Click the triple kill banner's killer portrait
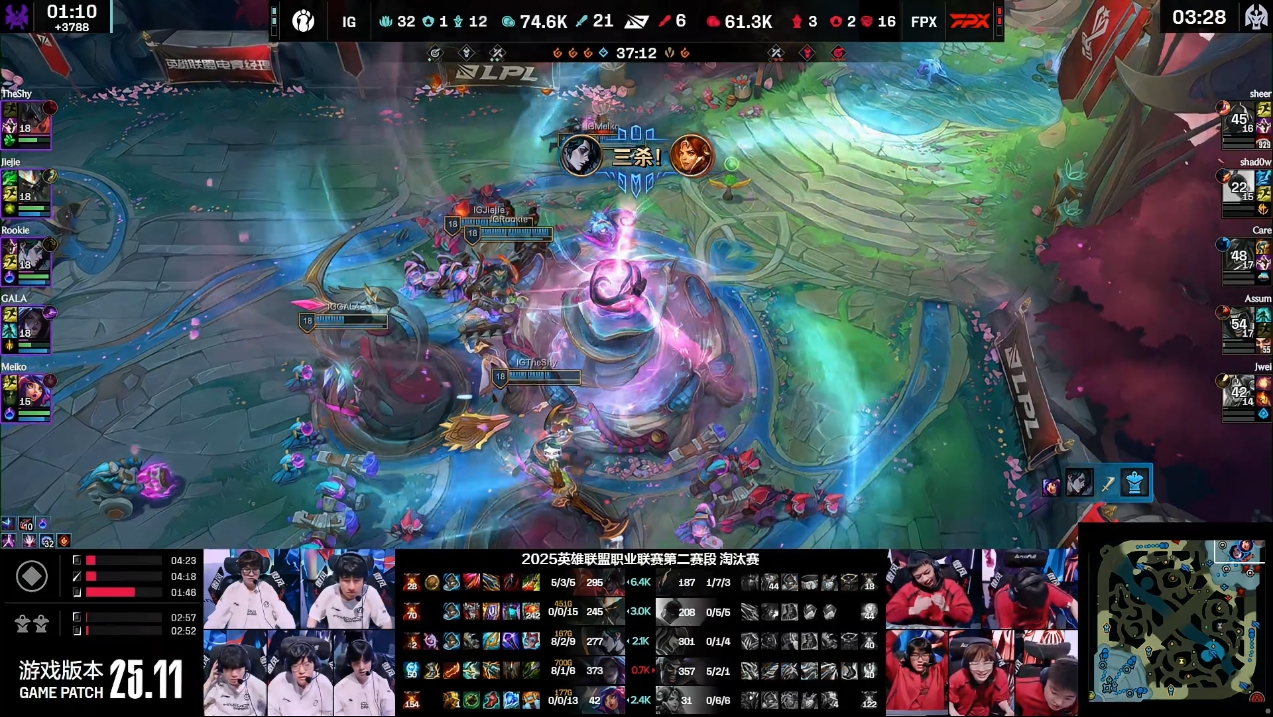The width and height of the screenshot is (1273, 717). 580,155
